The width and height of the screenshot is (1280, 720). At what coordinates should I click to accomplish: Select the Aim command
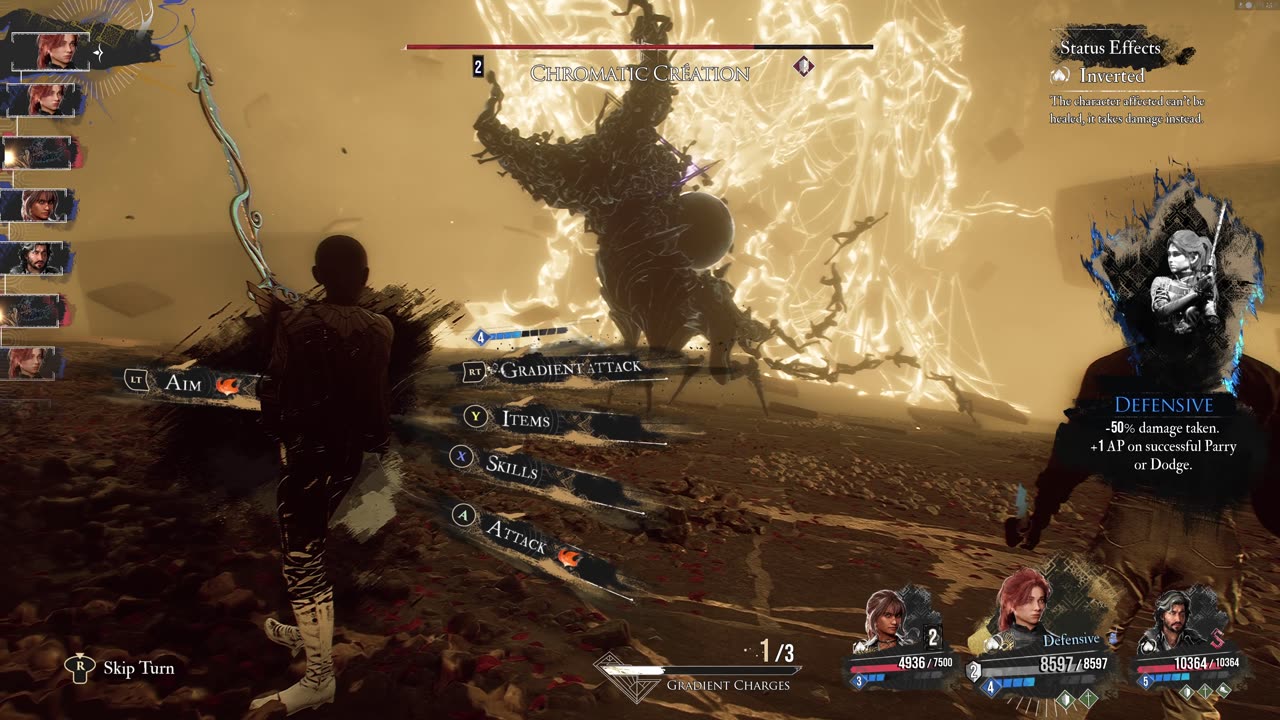[184, 383]
